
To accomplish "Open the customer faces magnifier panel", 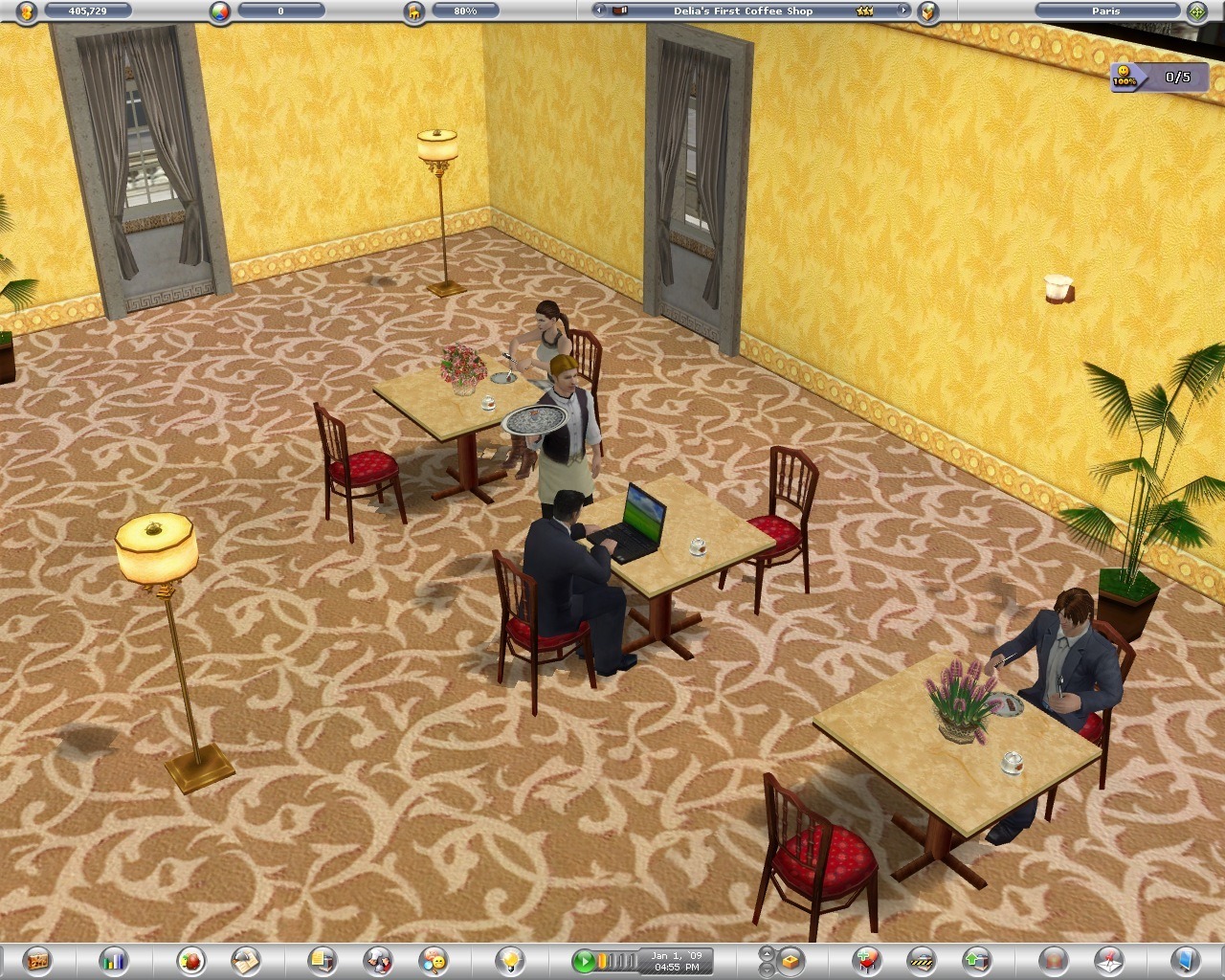I will pyautogui.click(x=434, y=959).
